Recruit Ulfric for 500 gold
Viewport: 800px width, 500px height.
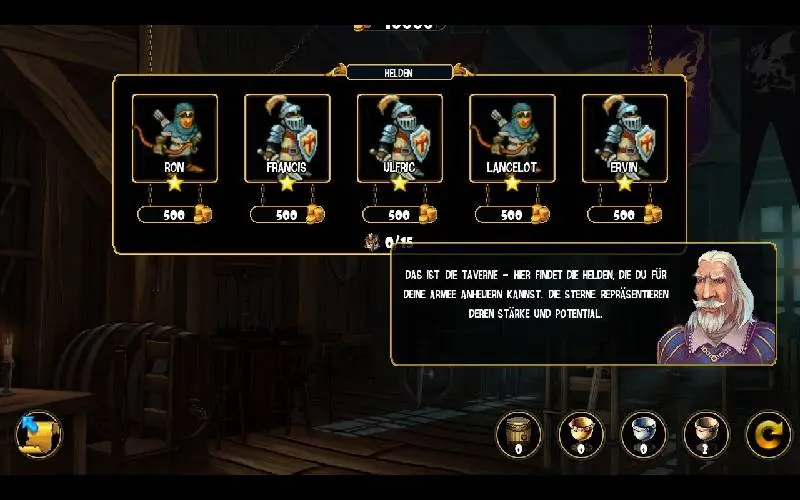pyautogui.click(x=400, y=214)
